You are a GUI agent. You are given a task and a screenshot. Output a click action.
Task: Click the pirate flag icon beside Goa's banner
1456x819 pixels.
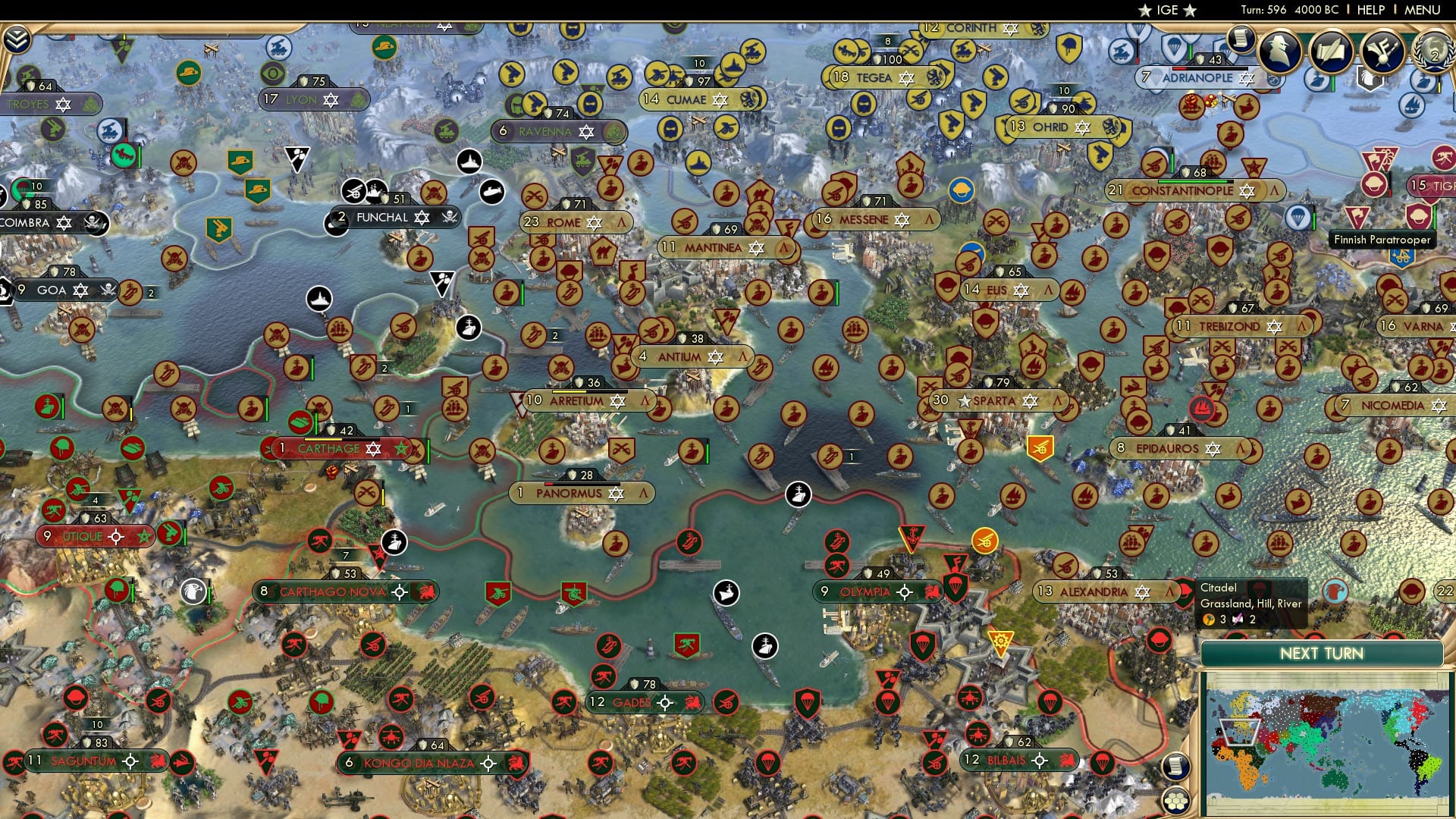pyautogui.click(x=108, y=290)
